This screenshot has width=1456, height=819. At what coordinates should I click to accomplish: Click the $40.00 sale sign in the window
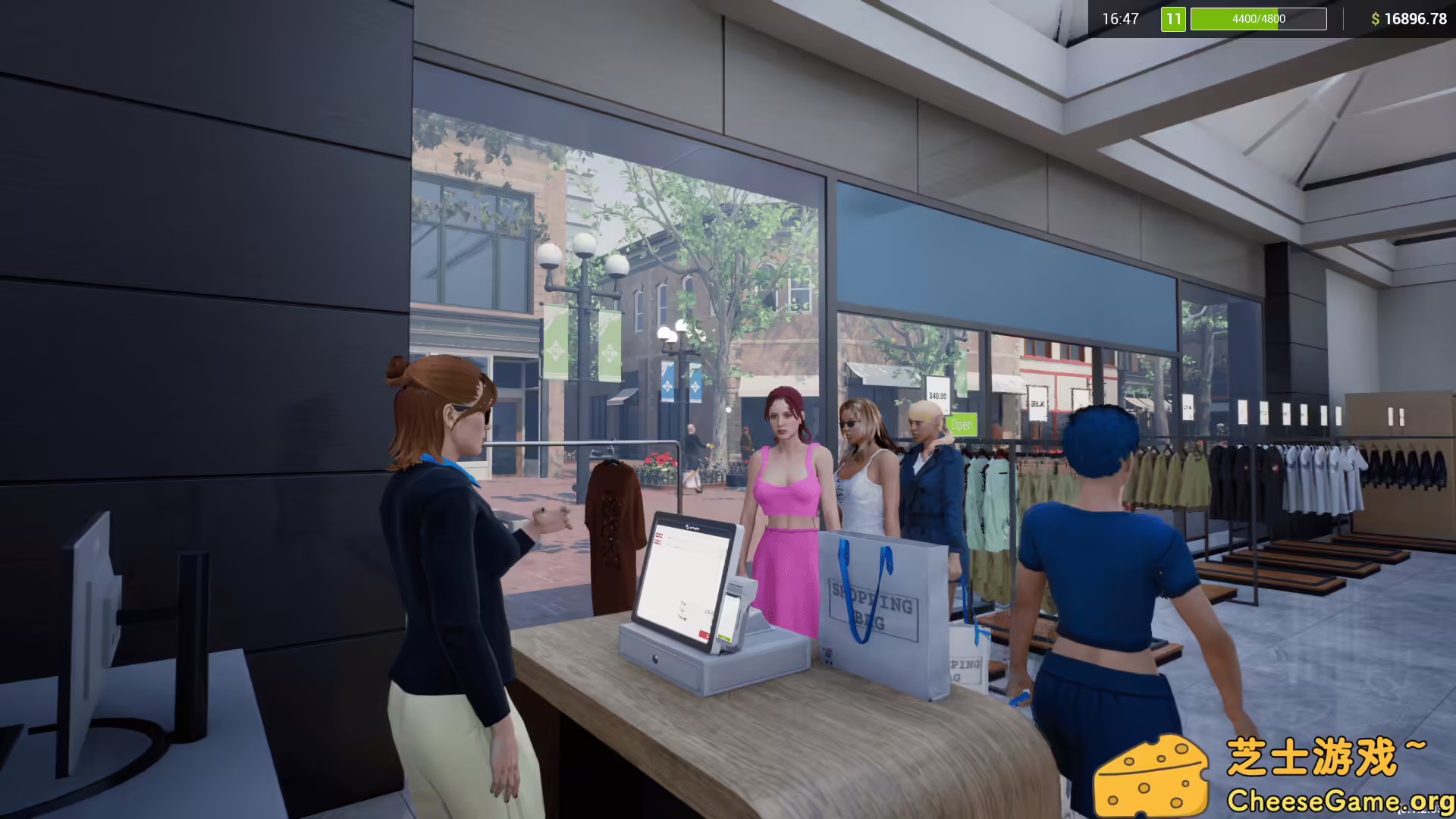(938, 395)
